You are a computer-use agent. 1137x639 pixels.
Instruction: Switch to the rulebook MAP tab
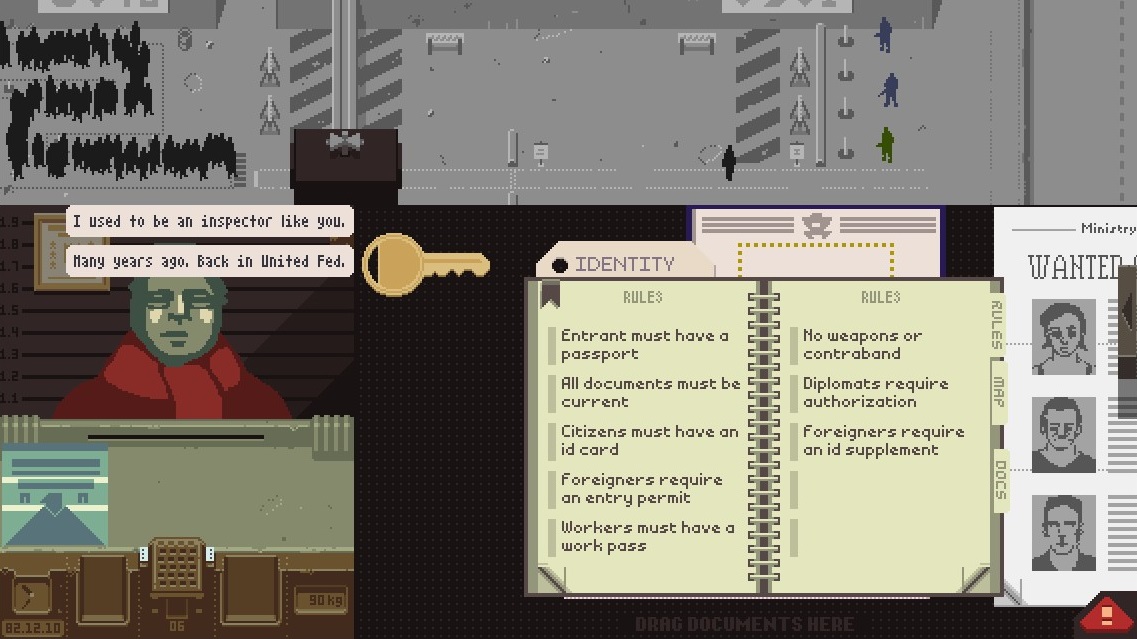(998, 390)
